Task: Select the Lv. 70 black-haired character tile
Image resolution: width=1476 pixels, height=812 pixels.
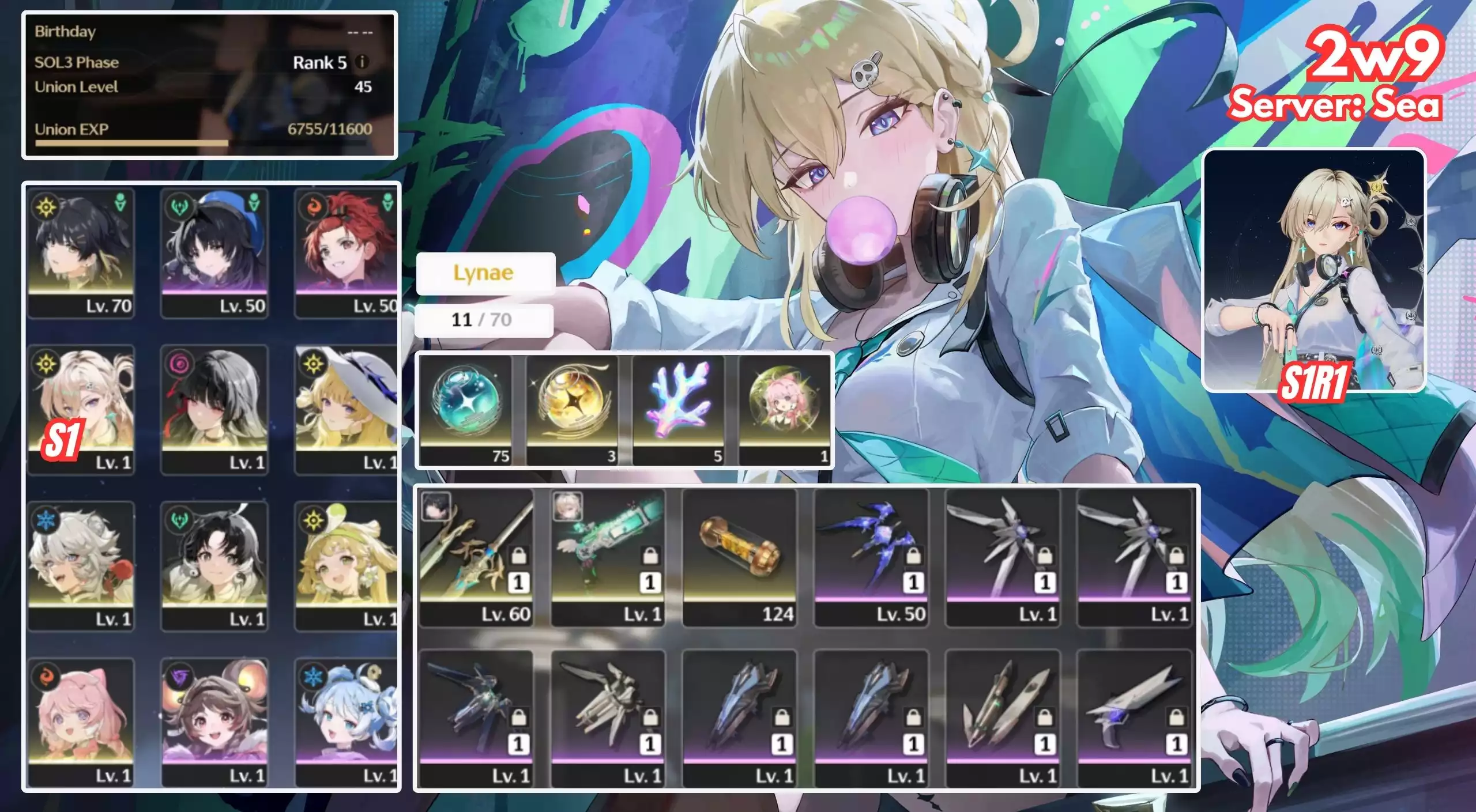Action: click(81, 252)
